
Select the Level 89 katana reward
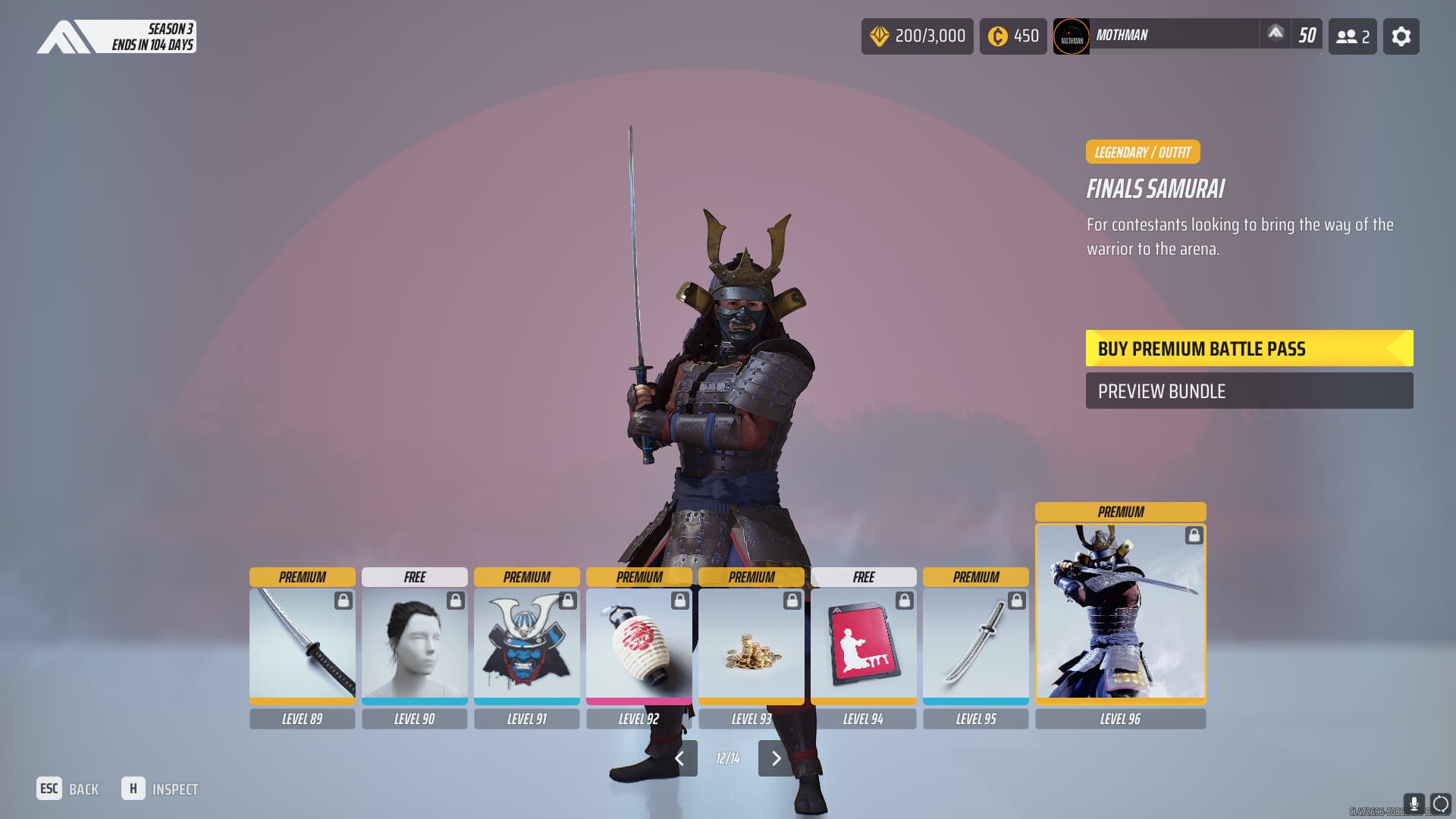pos(302,645)
